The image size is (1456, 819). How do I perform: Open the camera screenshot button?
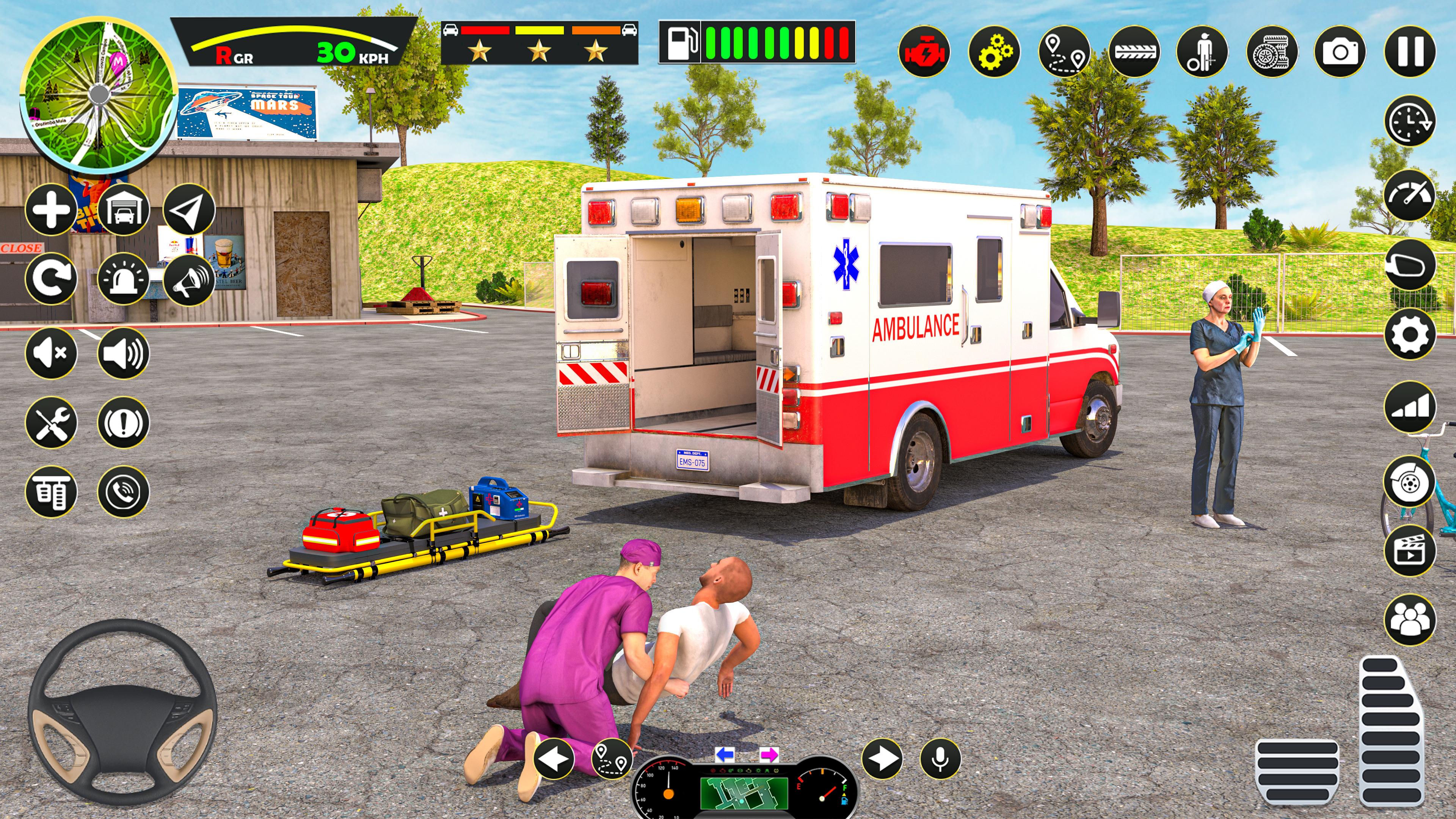pyautogui.click(x=1340, y=52)
